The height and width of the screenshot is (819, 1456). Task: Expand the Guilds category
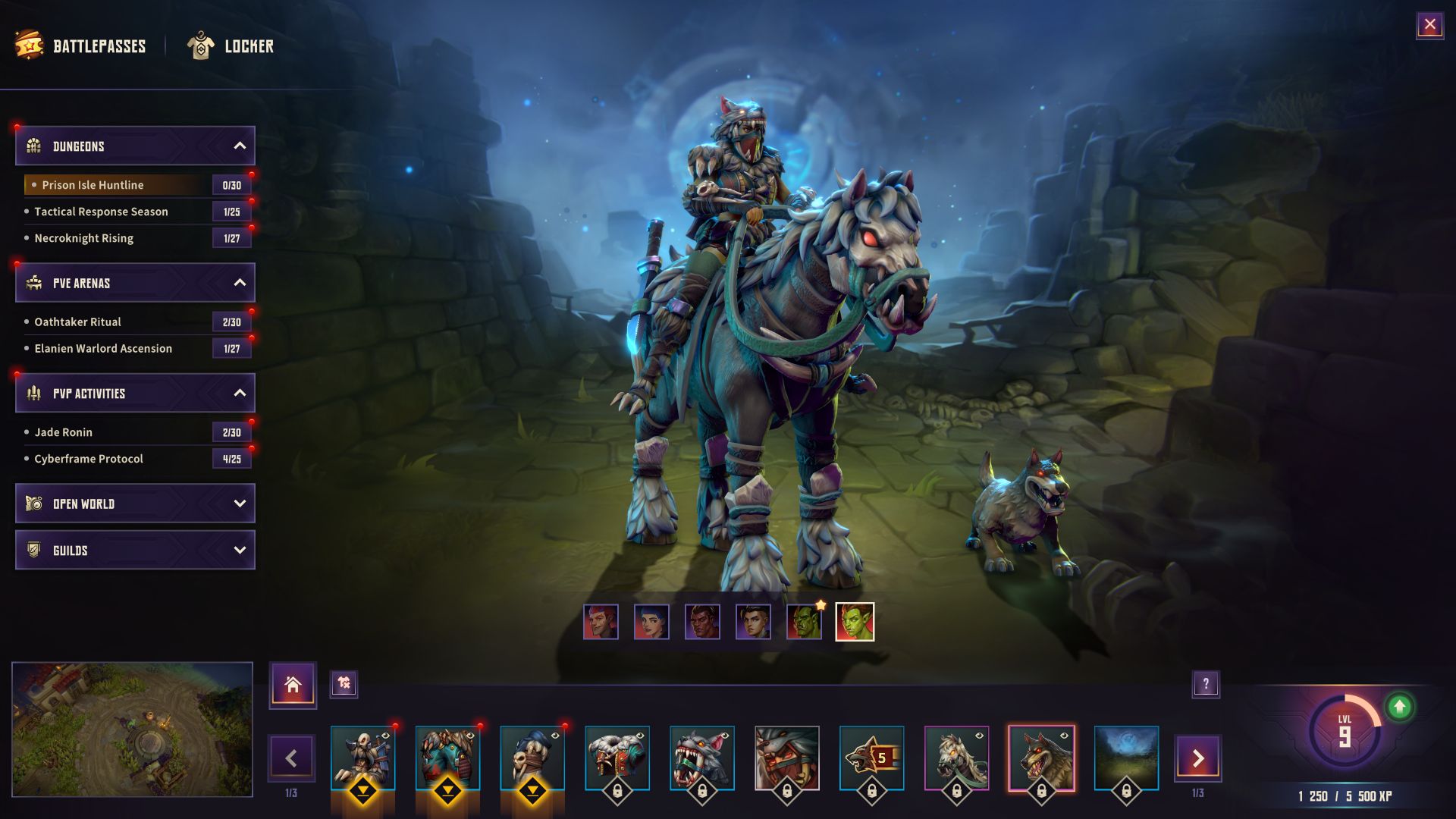click(135, 551)
